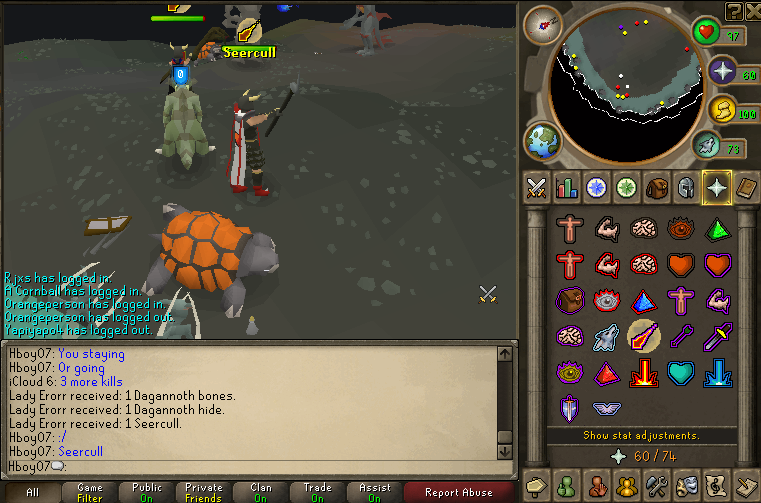Click the Report Abuse button
The height and width of the screenshot is (503, 761).
[x=459, y=492]
